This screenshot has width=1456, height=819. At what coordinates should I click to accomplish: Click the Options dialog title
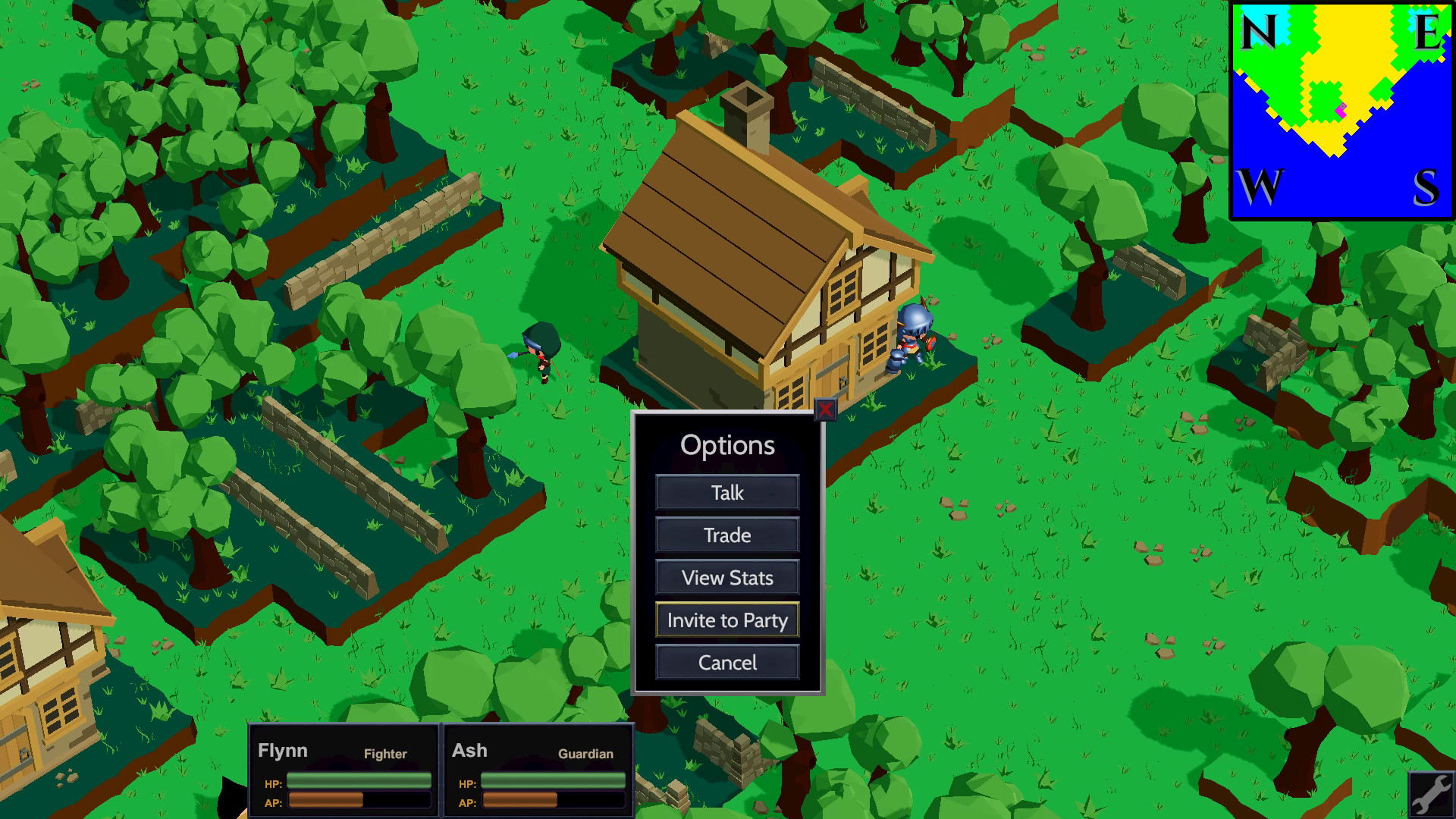[x=727, y=446]
